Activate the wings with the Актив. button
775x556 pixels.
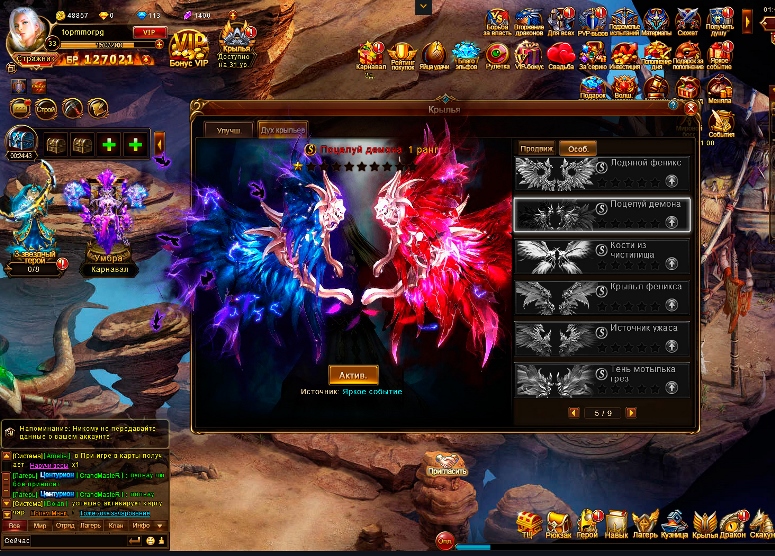coord(353,375)
